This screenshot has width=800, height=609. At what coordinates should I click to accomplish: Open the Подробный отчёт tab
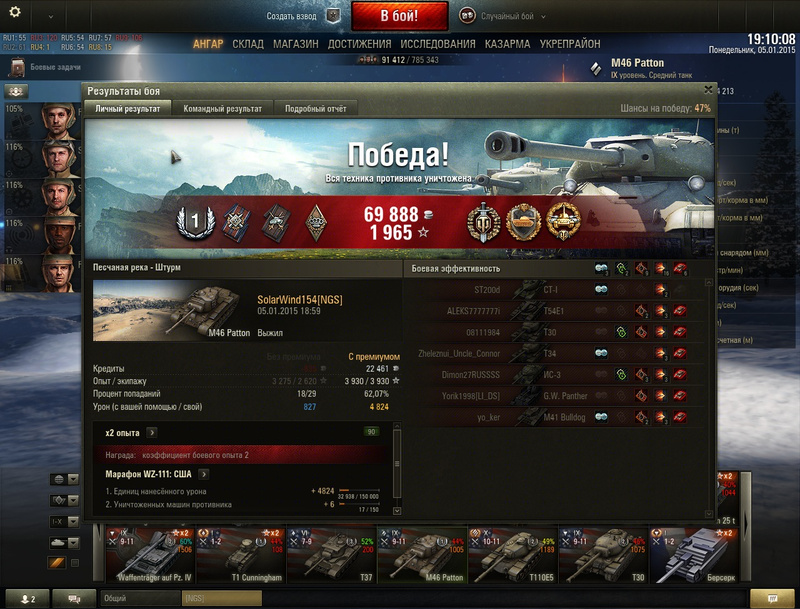click(x=315, y=108)
